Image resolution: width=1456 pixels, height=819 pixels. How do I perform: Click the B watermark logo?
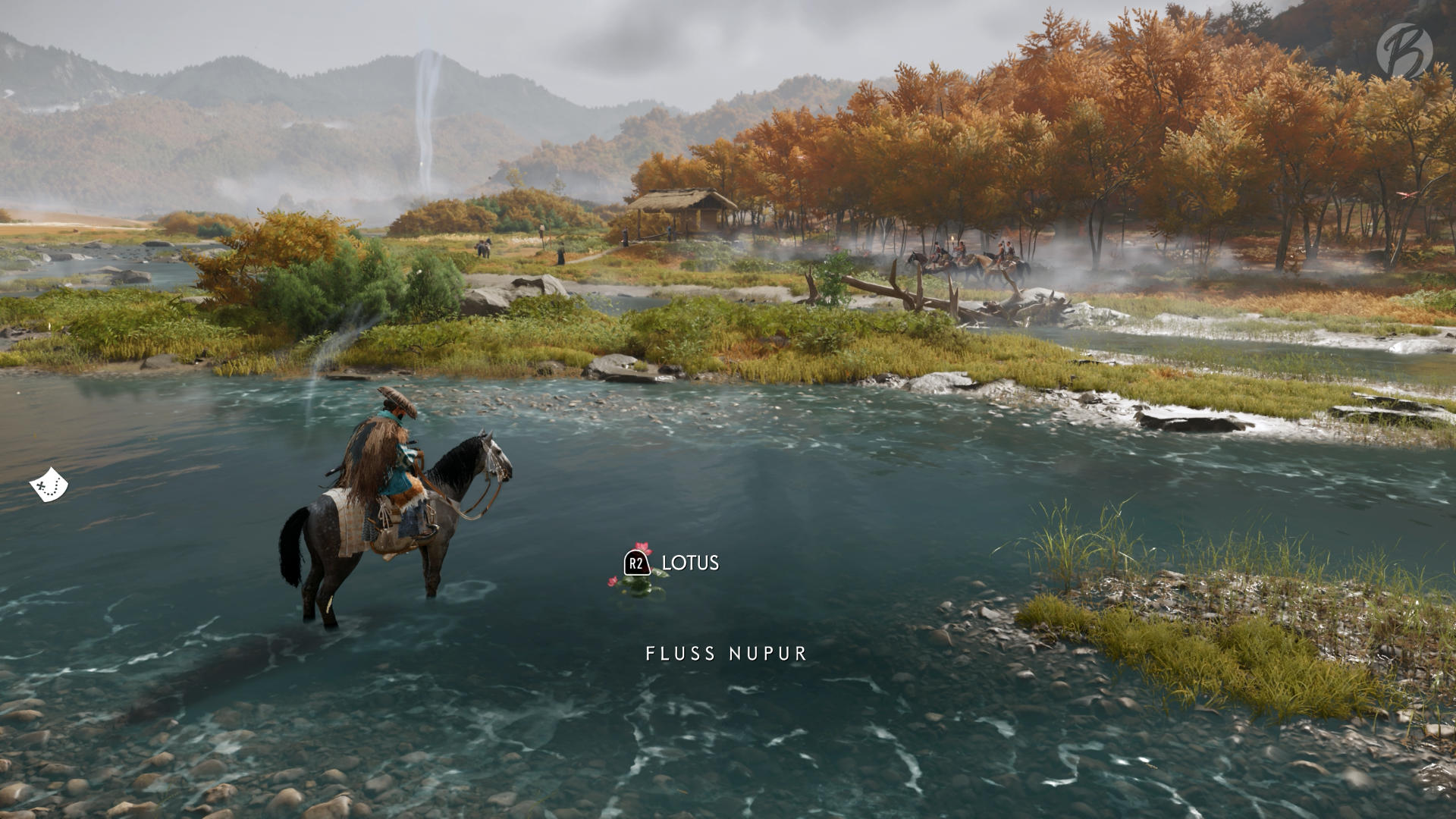[x=1404, y=51]
